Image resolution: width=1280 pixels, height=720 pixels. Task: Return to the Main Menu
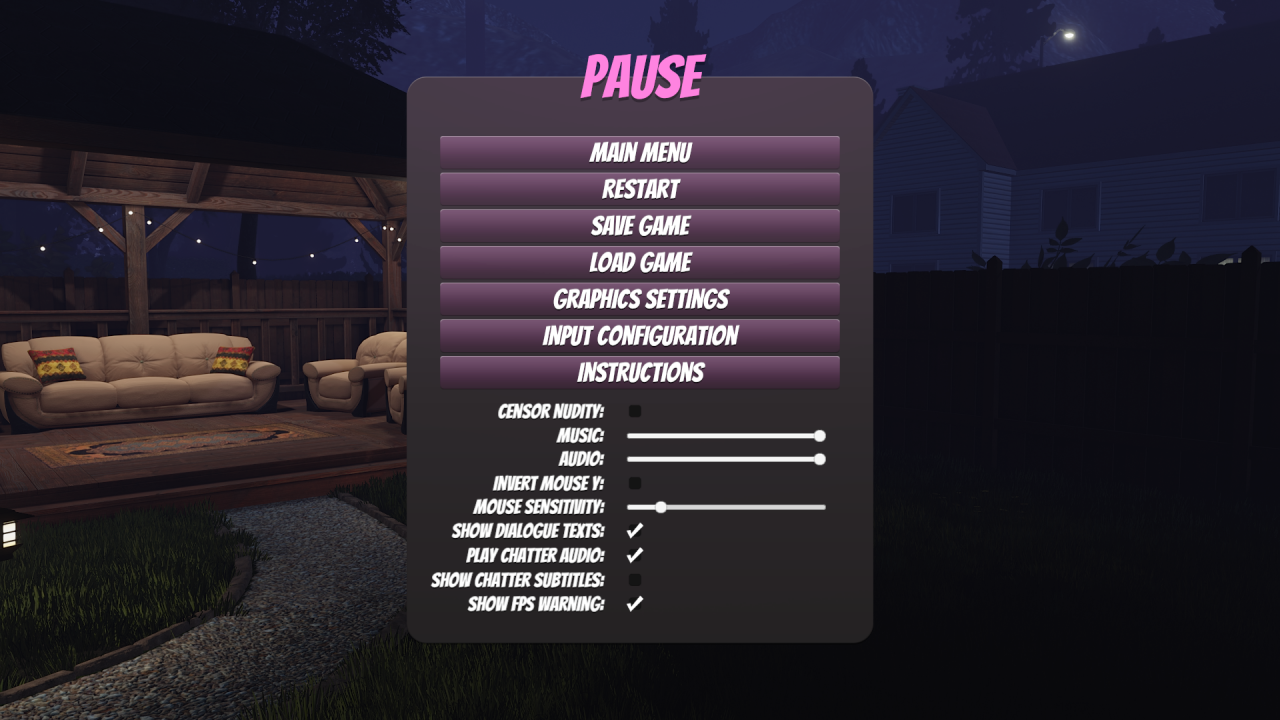(x=640, y=153)
